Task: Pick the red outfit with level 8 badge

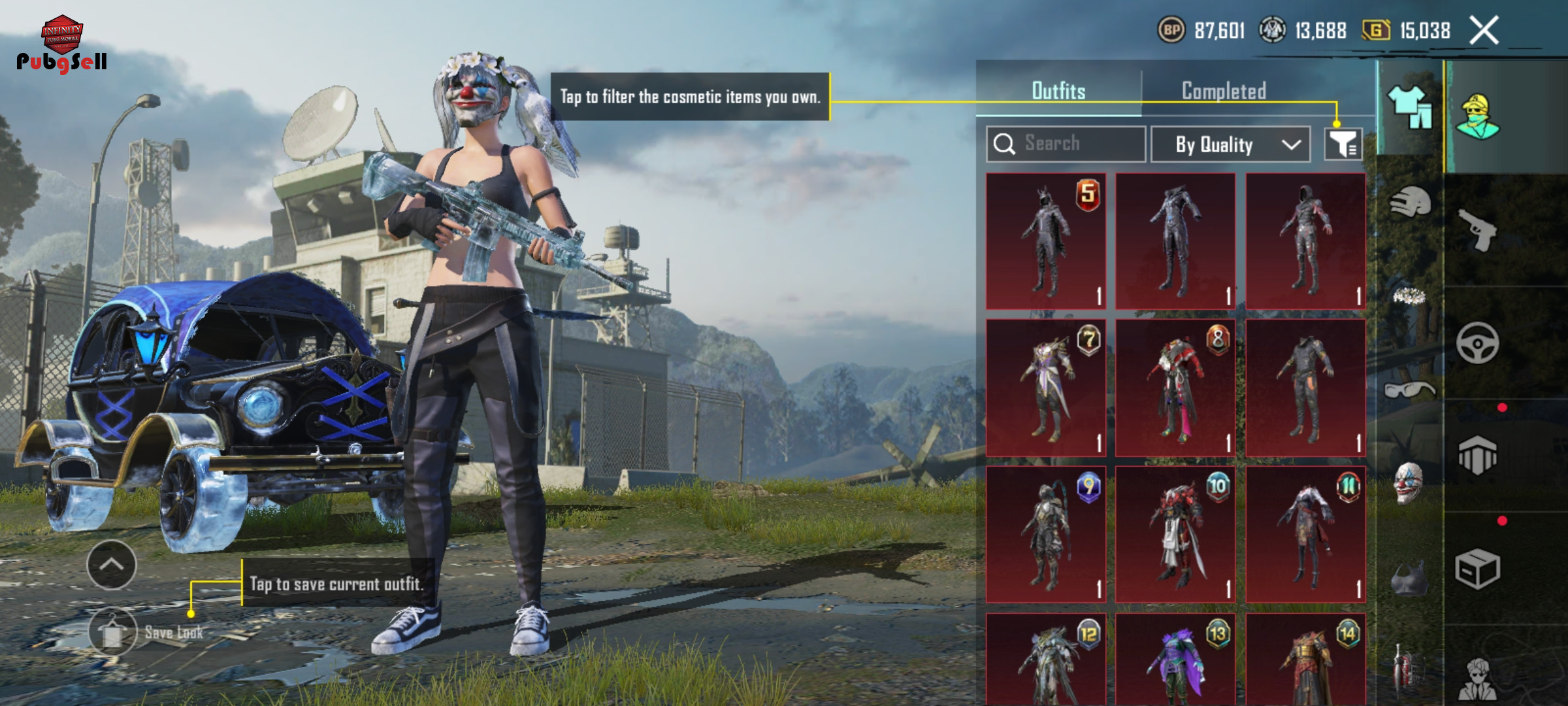Action: (1175, 388)
